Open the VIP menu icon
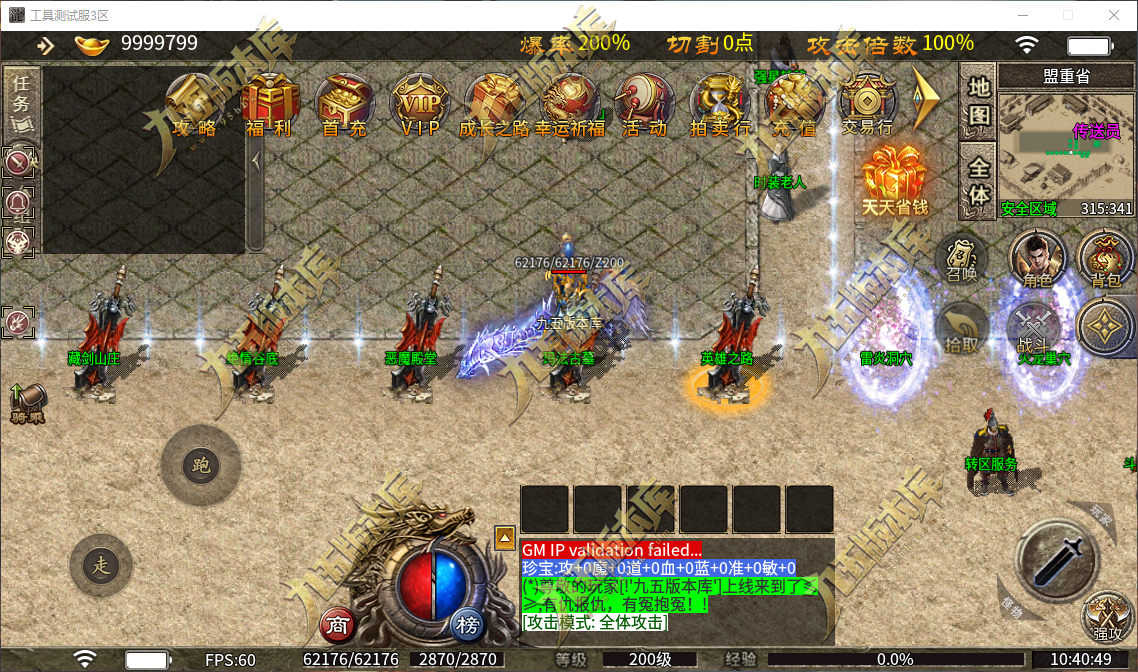 [420, 105]
